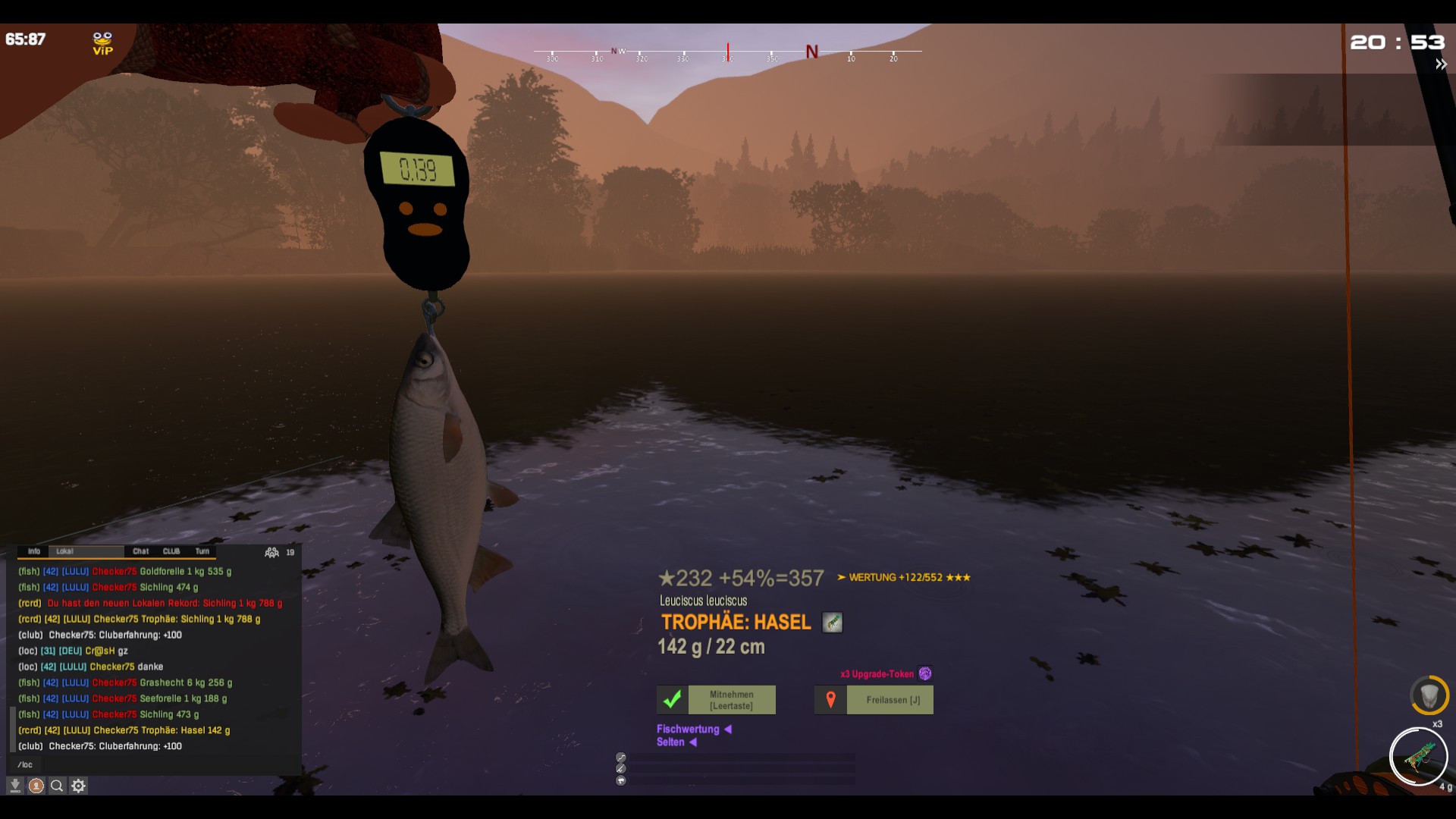Viewport: 1456px width, 819px height.
Task: Show the online players list icon
Action: click(x=271, y=552)
